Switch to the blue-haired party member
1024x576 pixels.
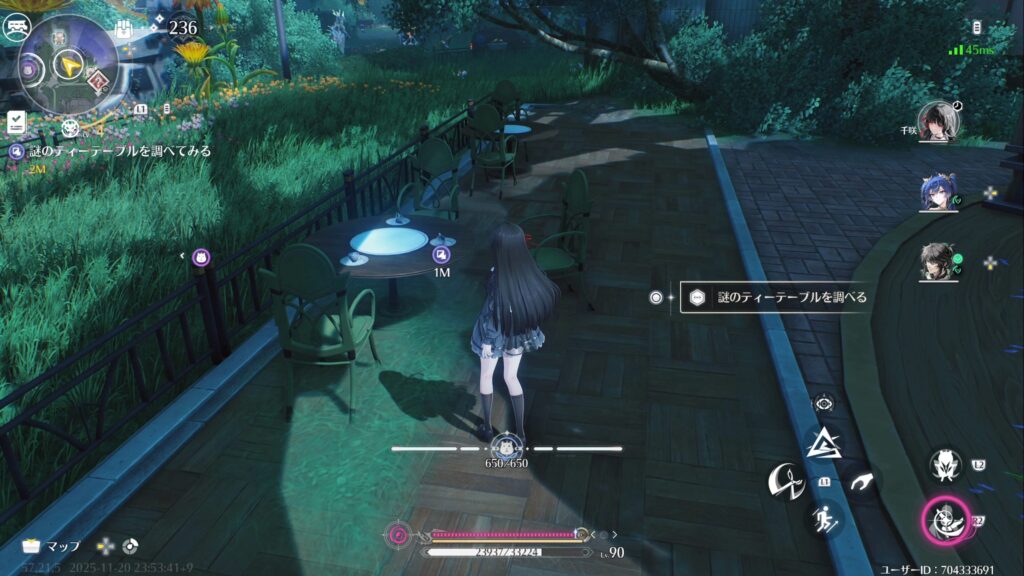[939, 192]
